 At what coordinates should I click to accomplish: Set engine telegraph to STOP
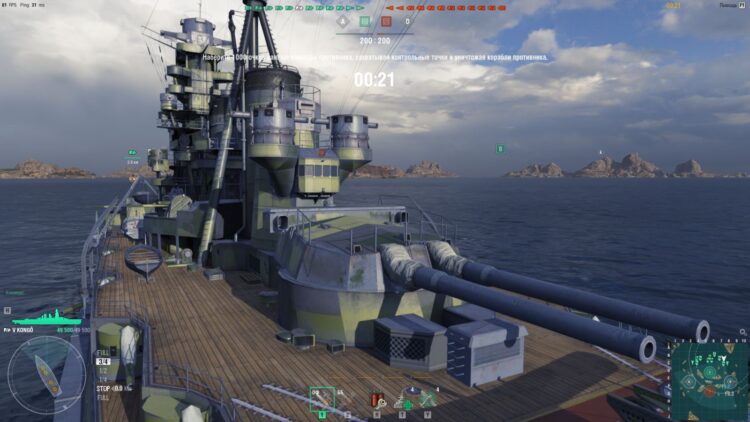(x=103, y=387)
